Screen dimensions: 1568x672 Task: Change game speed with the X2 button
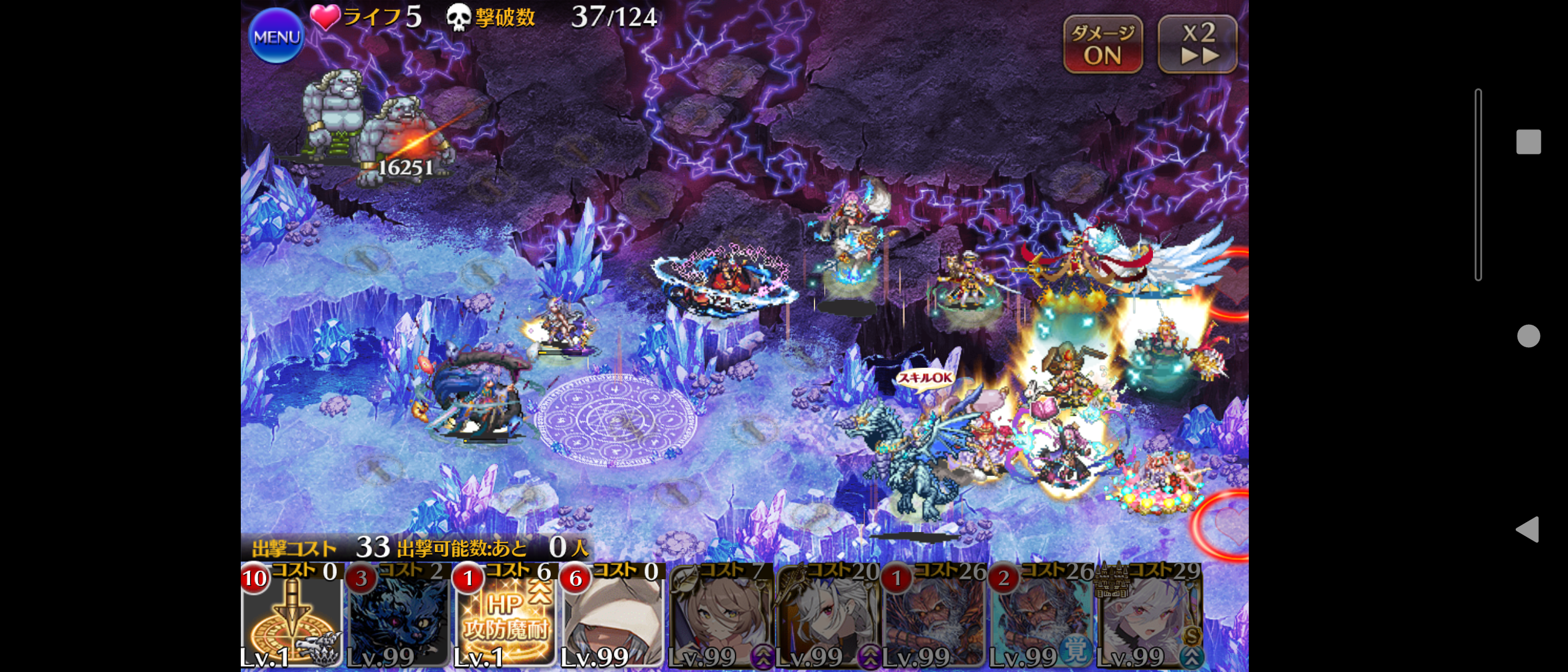point(1197,44)
